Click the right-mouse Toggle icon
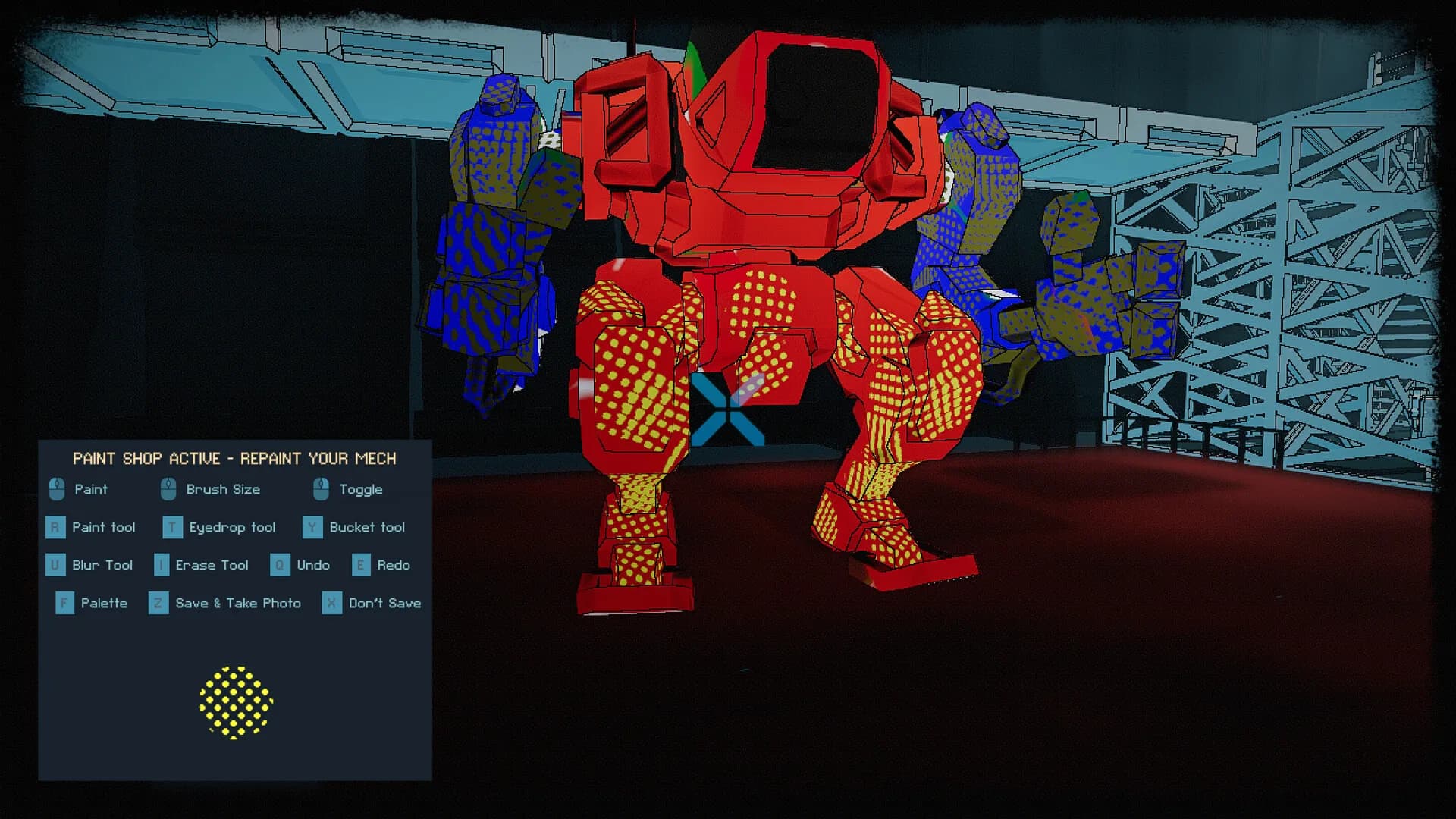This screenshot has width=1456, height=819. 322,490
